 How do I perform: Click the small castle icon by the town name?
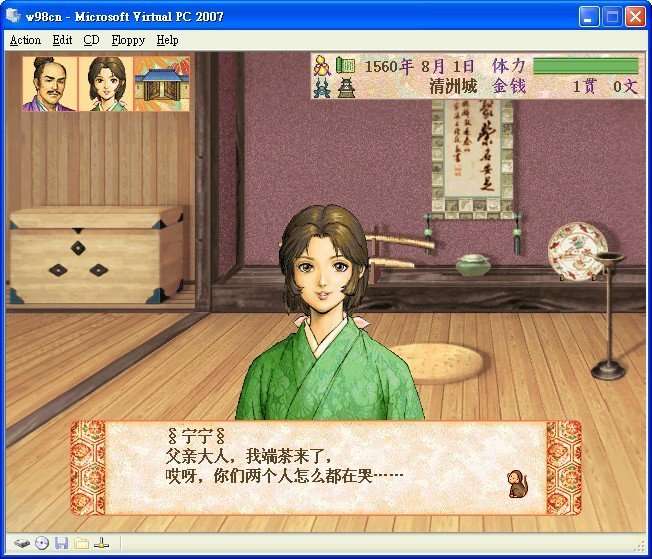coord(345,87)
